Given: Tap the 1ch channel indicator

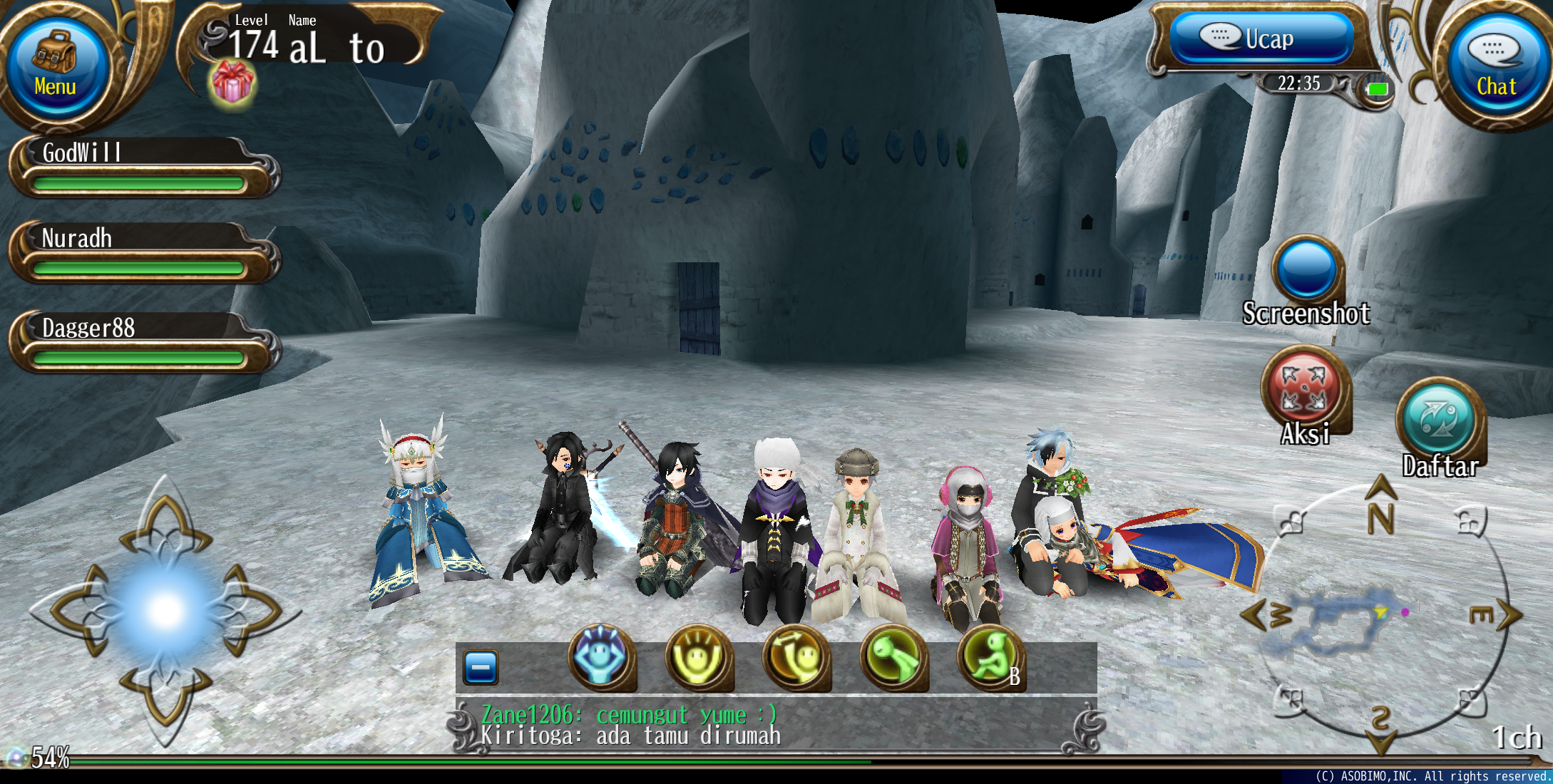Looking at the screenshot, I should pos(1517,738).
